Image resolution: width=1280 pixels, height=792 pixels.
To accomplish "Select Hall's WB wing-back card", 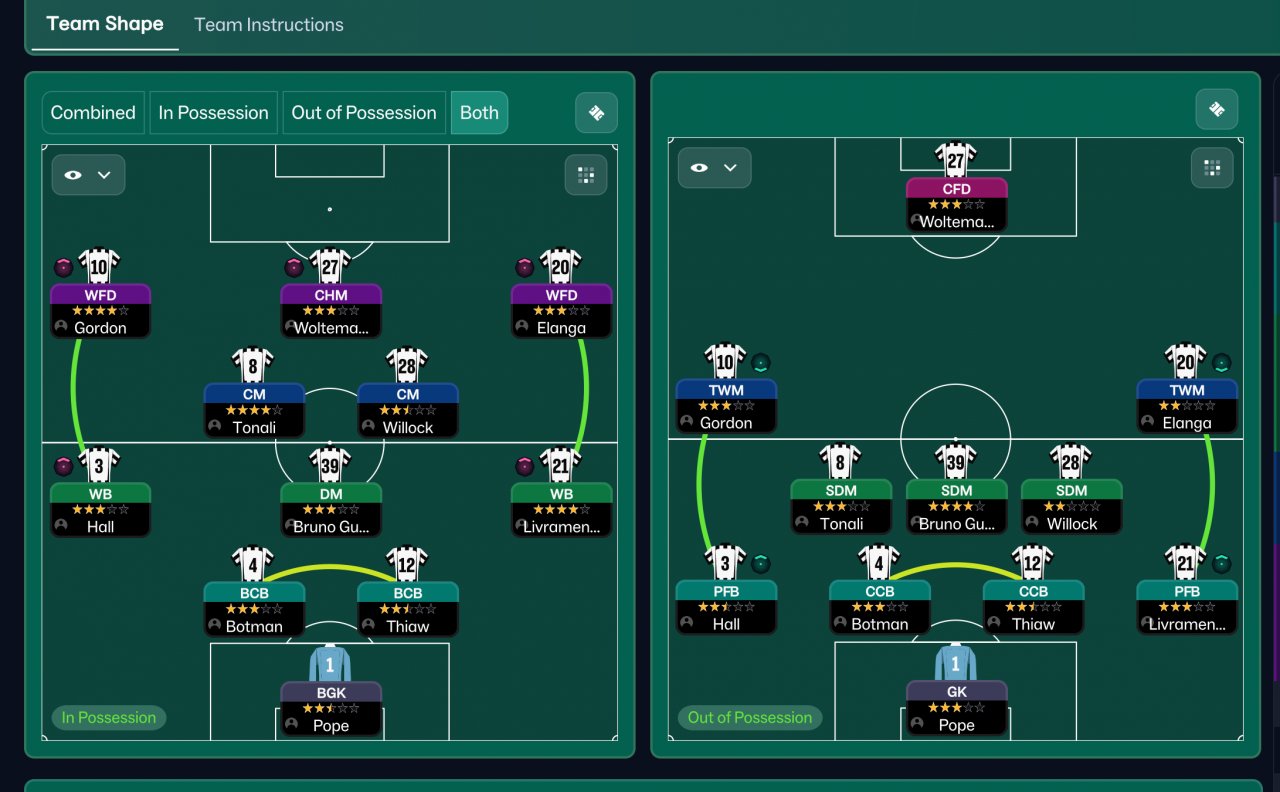I will click(100, 510).
